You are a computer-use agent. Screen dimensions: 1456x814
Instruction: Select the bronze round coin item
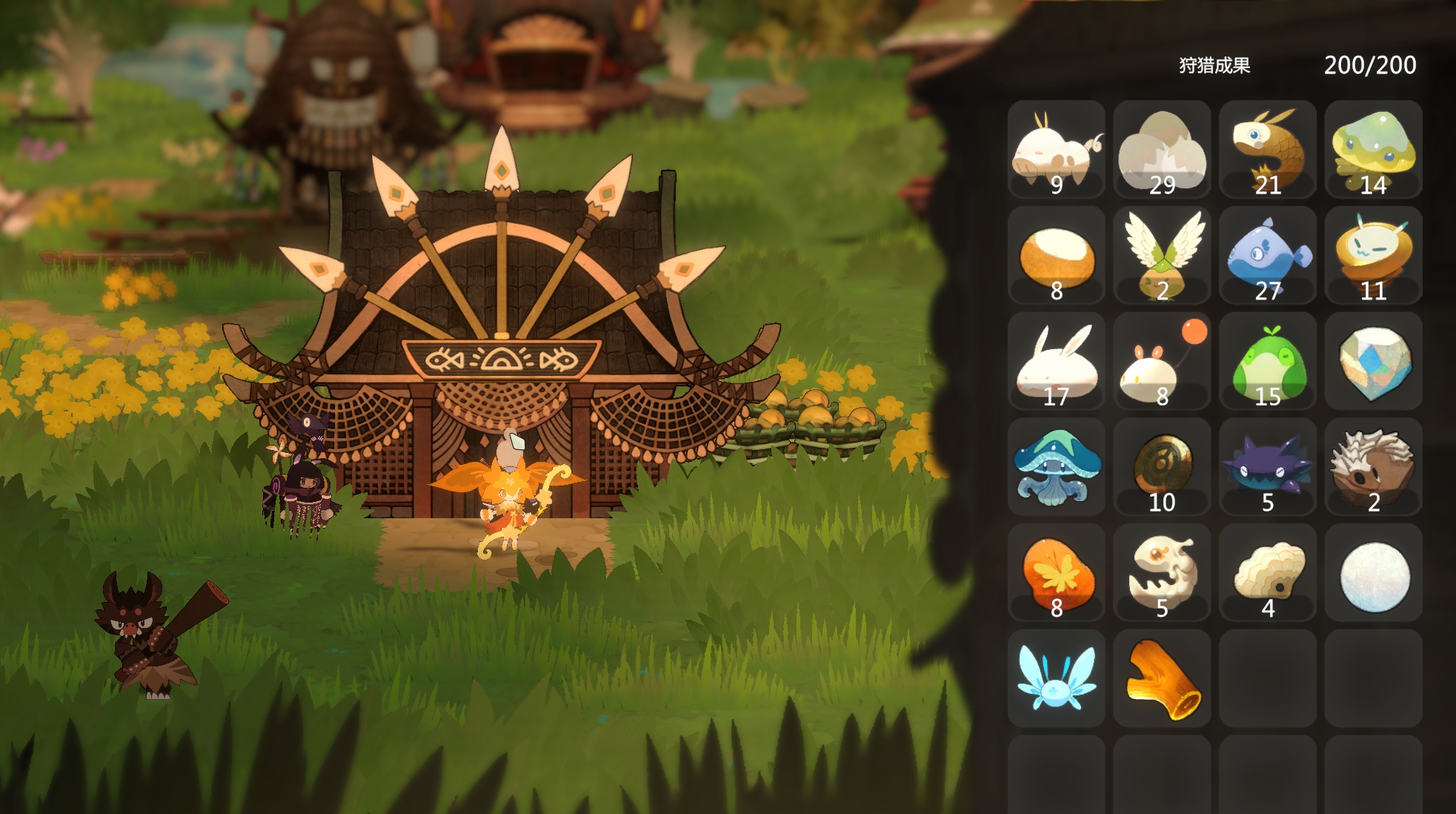[1162, 467]
